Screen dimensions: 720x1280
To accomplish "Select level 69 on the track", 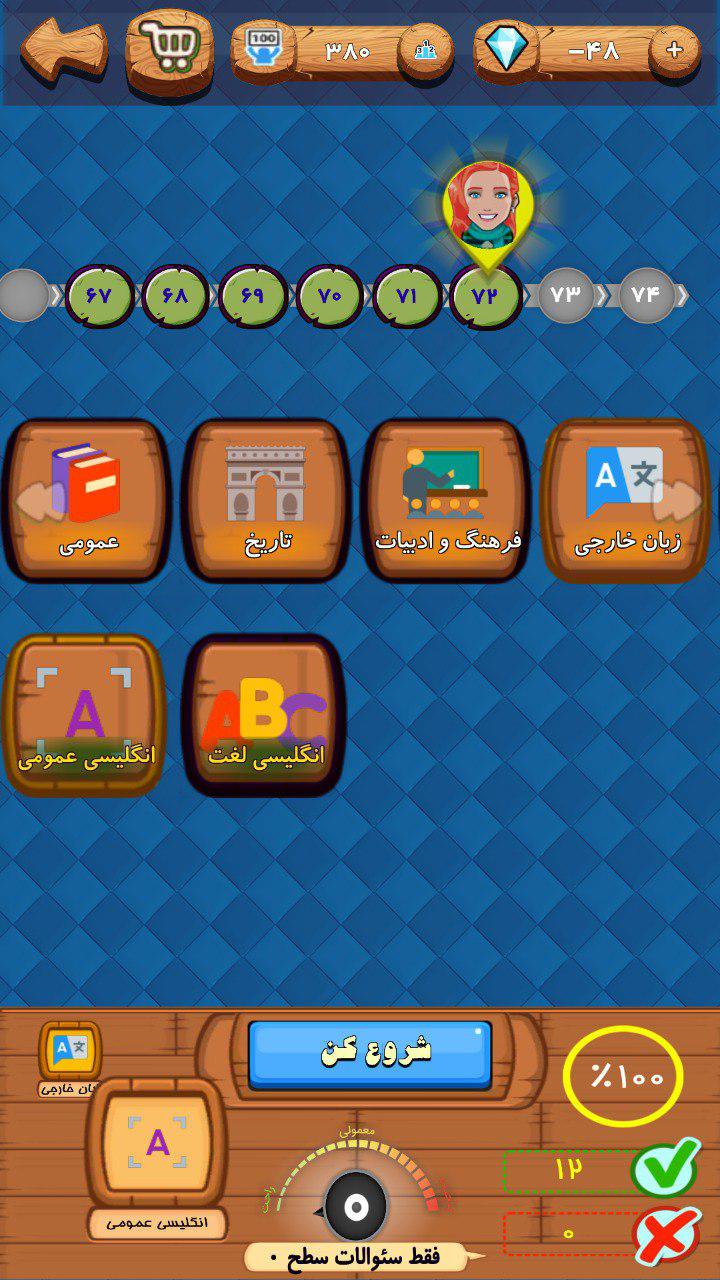I will [x=253, y=296].
